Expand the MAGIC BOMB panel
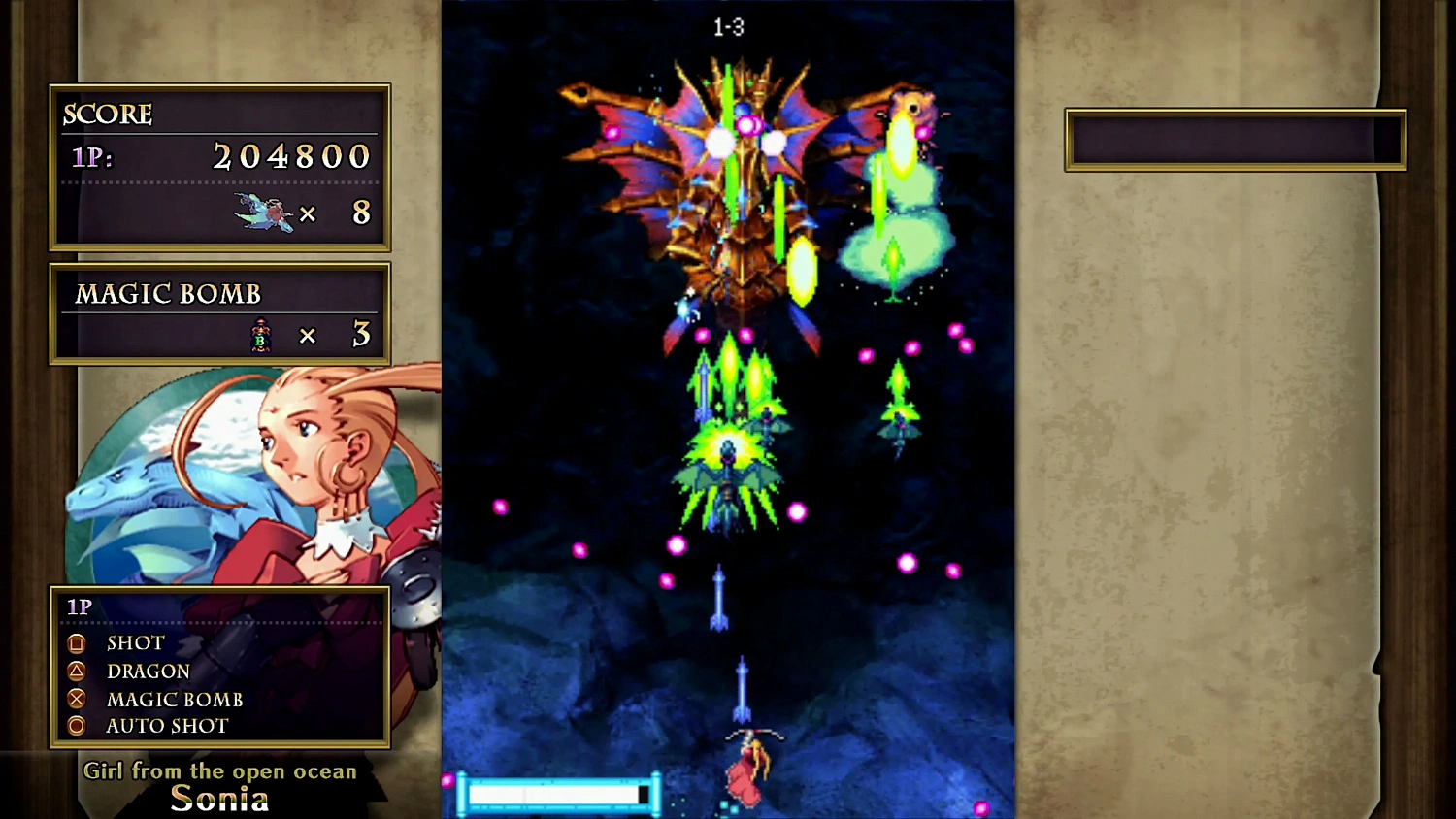The height and width of the screenshot is (819, 1456). 218,312
